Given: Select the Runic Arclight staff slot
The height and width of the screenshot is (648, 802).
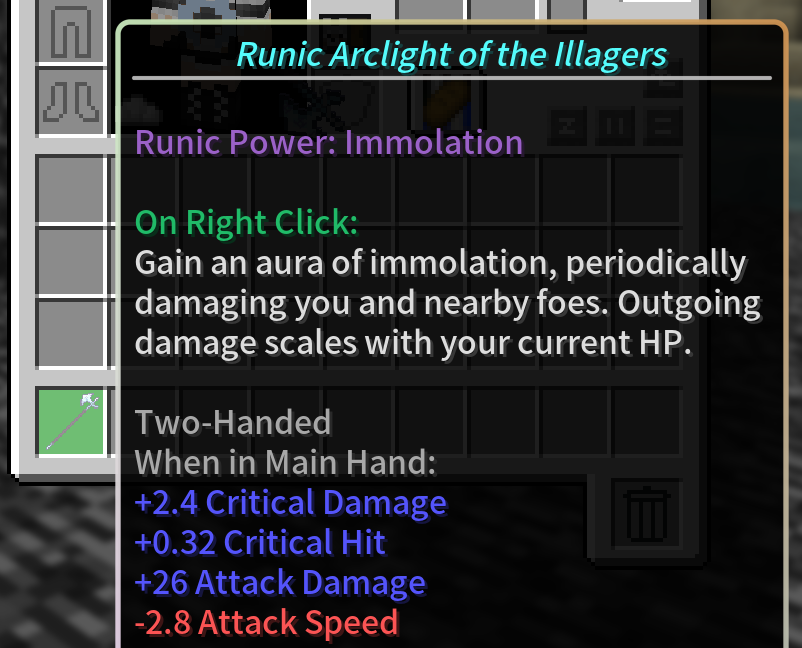Looking at the screenshot, I should [71, 421].
